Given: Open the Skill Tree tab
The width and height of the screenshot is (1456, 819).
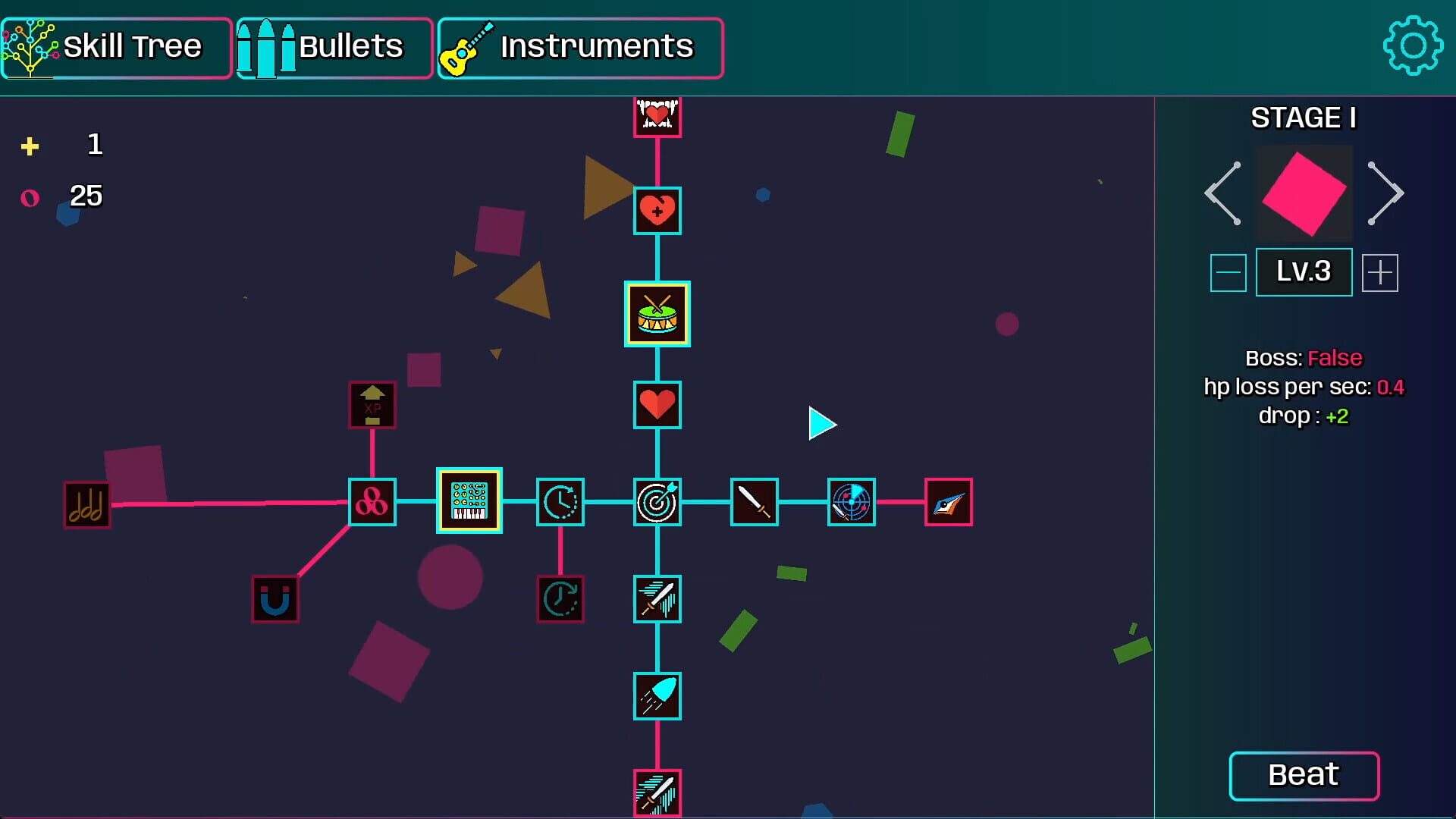Looking at the screenshot, I should point(117,47).
